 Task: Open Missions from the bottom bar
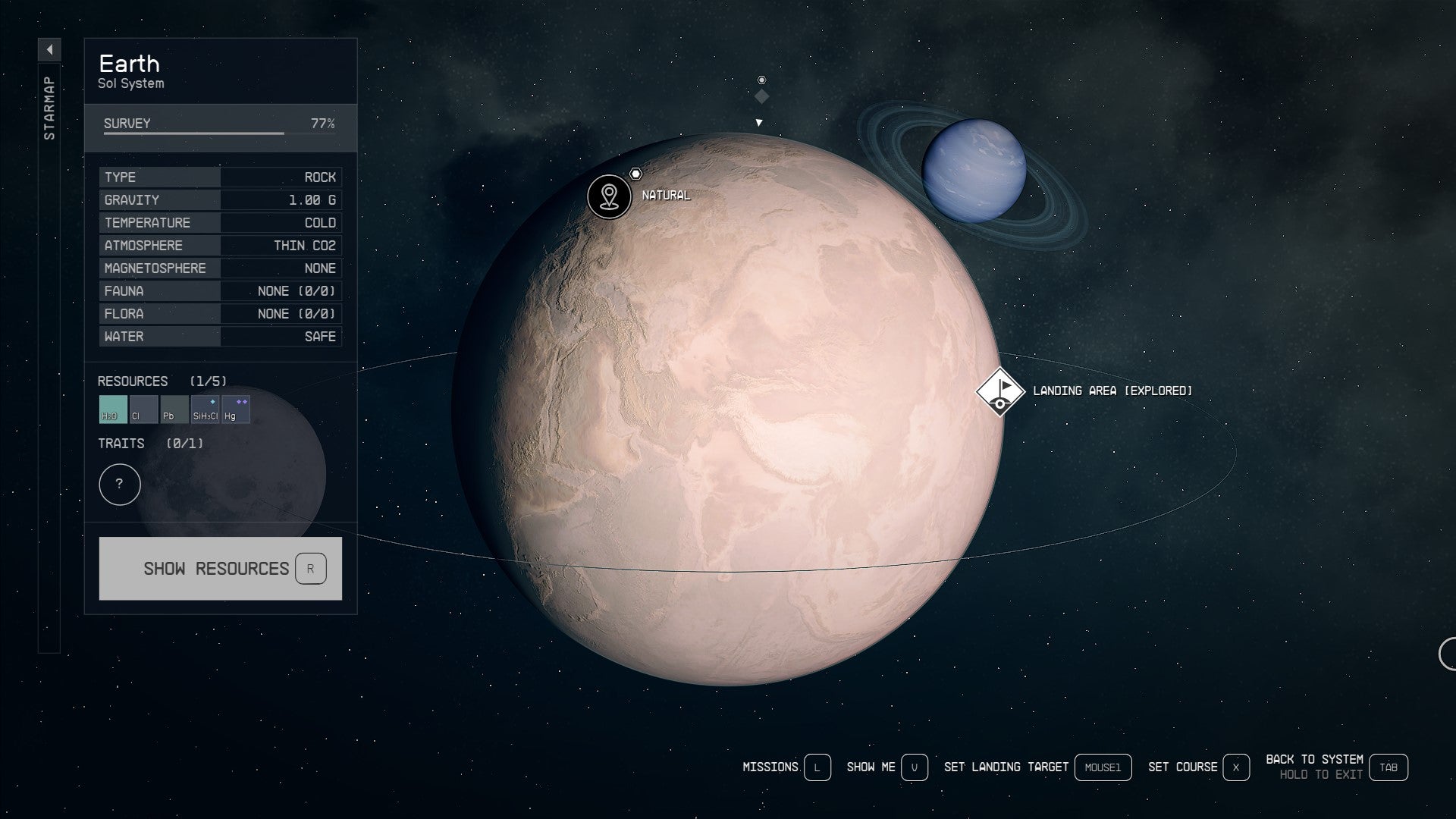(x=817, y=767)
